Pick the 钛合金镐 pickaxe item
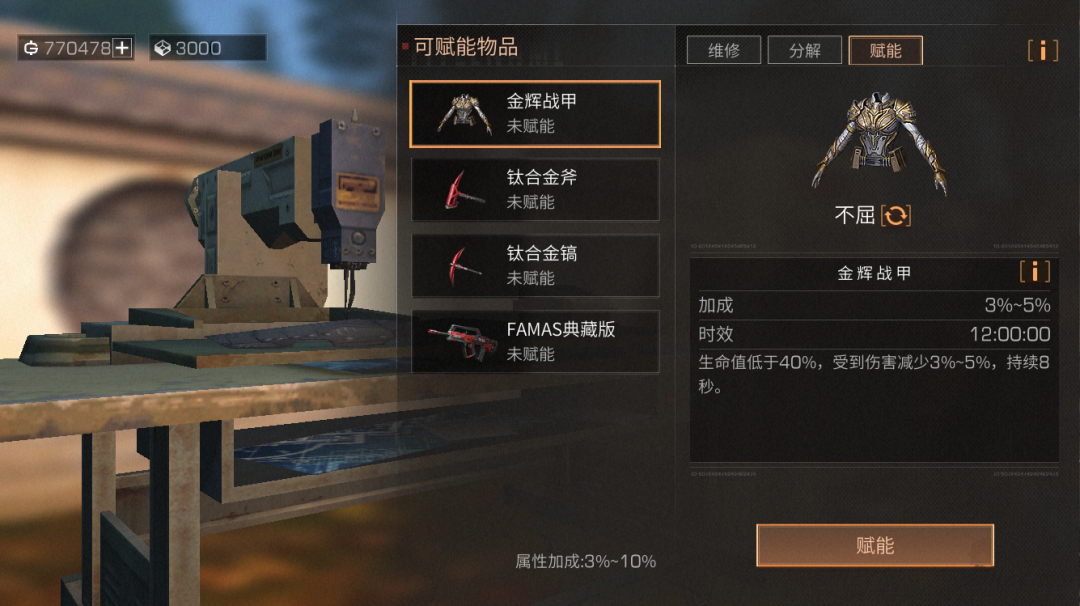 coord(535,266)
